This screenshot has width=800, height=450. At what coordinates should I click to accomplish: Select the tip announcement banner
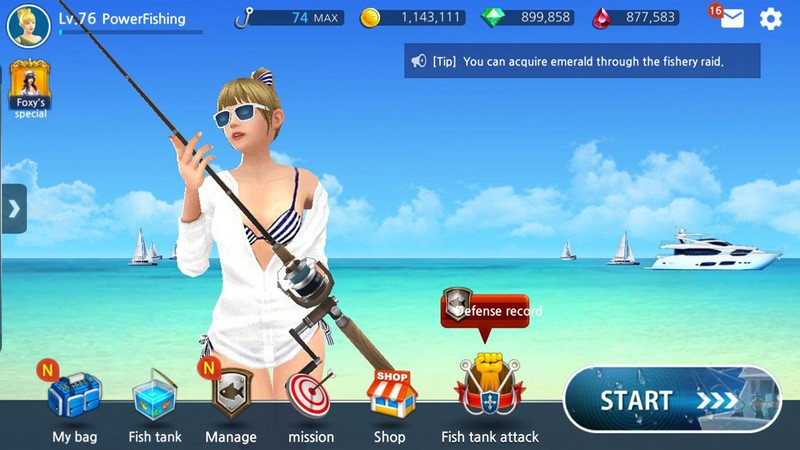coord(581,61)
